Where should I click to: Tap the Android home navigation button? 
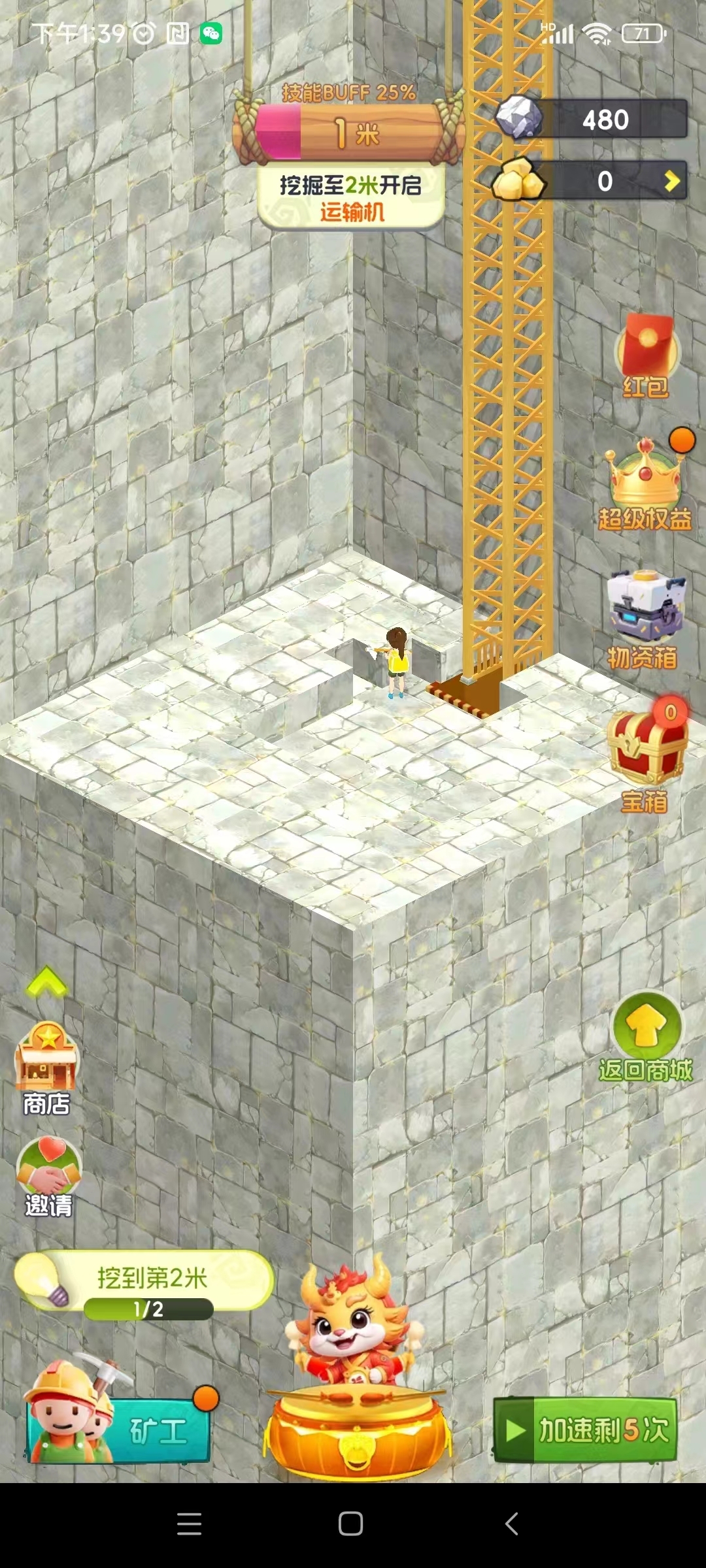pyautogui.click(x=351, y=1524)
